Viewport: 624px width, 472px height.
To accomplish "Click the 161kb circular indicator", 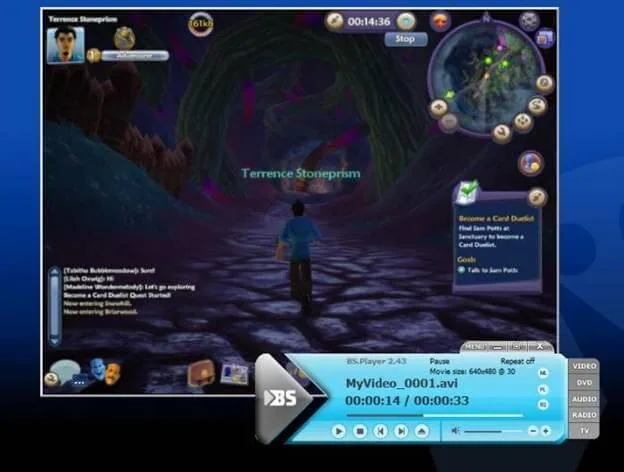I will [x=201, y=22].
